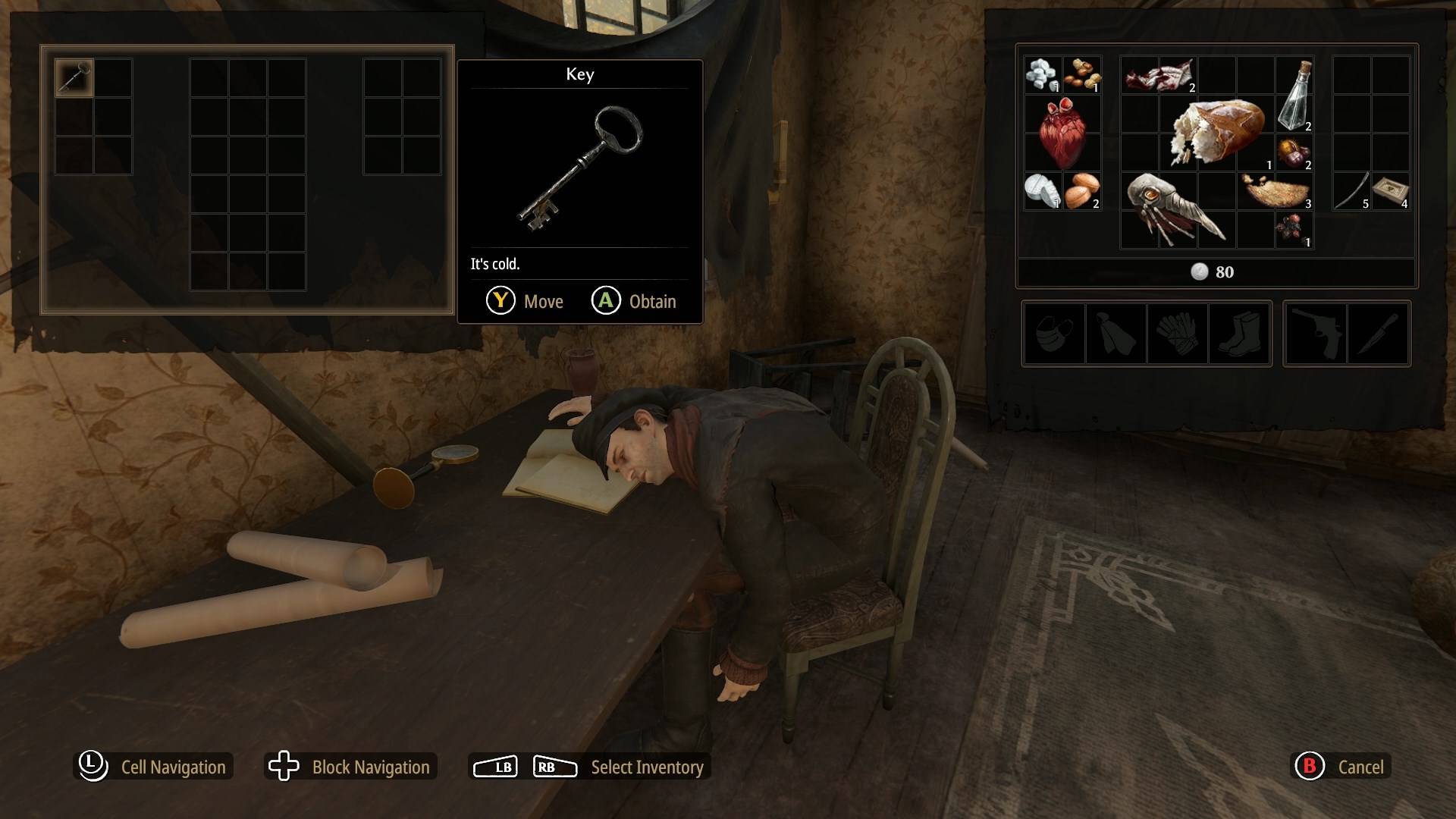Screen dimensions: 1456x819
Task: Click the boots equipment slot
Action: pyautogui.click(x=1238, y=334)
